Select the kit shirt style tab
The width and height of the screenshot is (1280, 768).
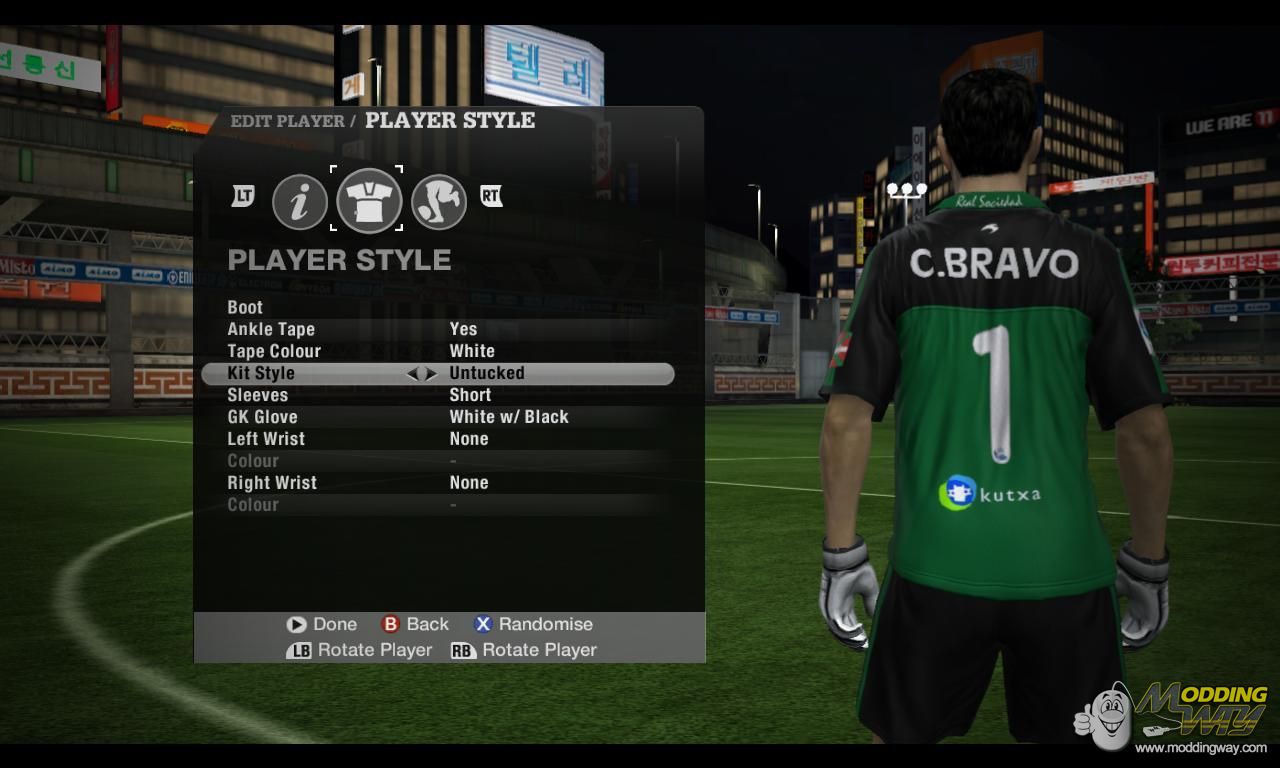click(369, 200)
